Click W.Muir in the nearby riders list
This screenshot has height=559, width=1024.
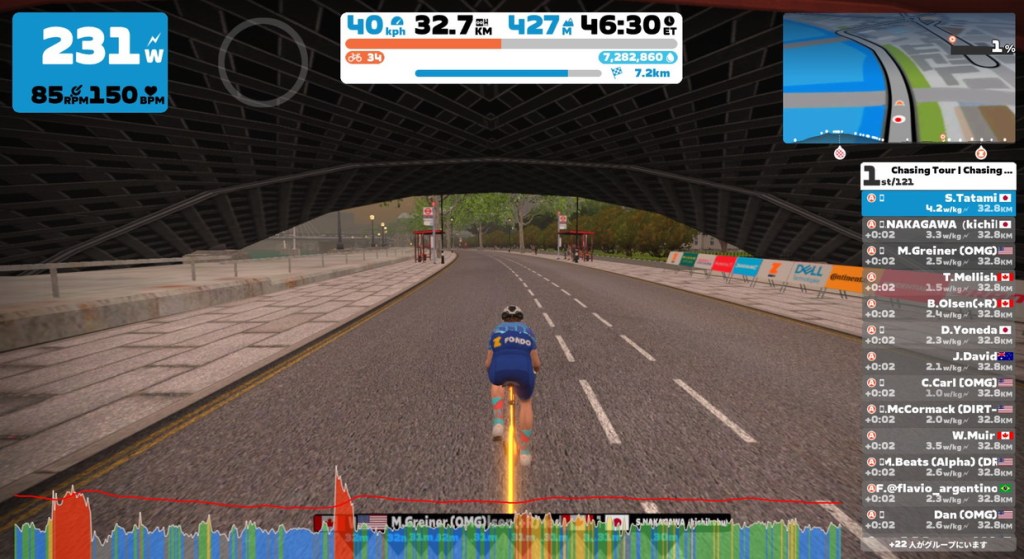tap(938, 440)
